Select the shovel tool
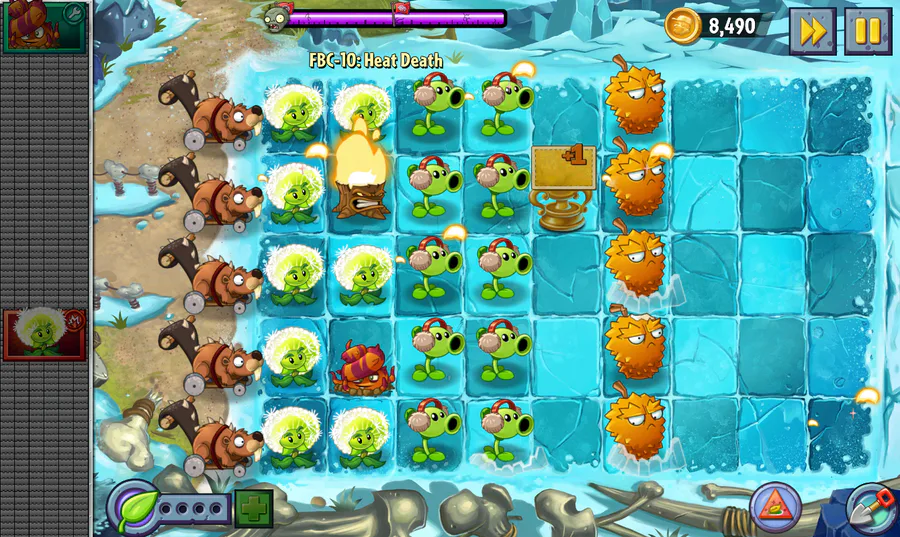 coord(868,508)
